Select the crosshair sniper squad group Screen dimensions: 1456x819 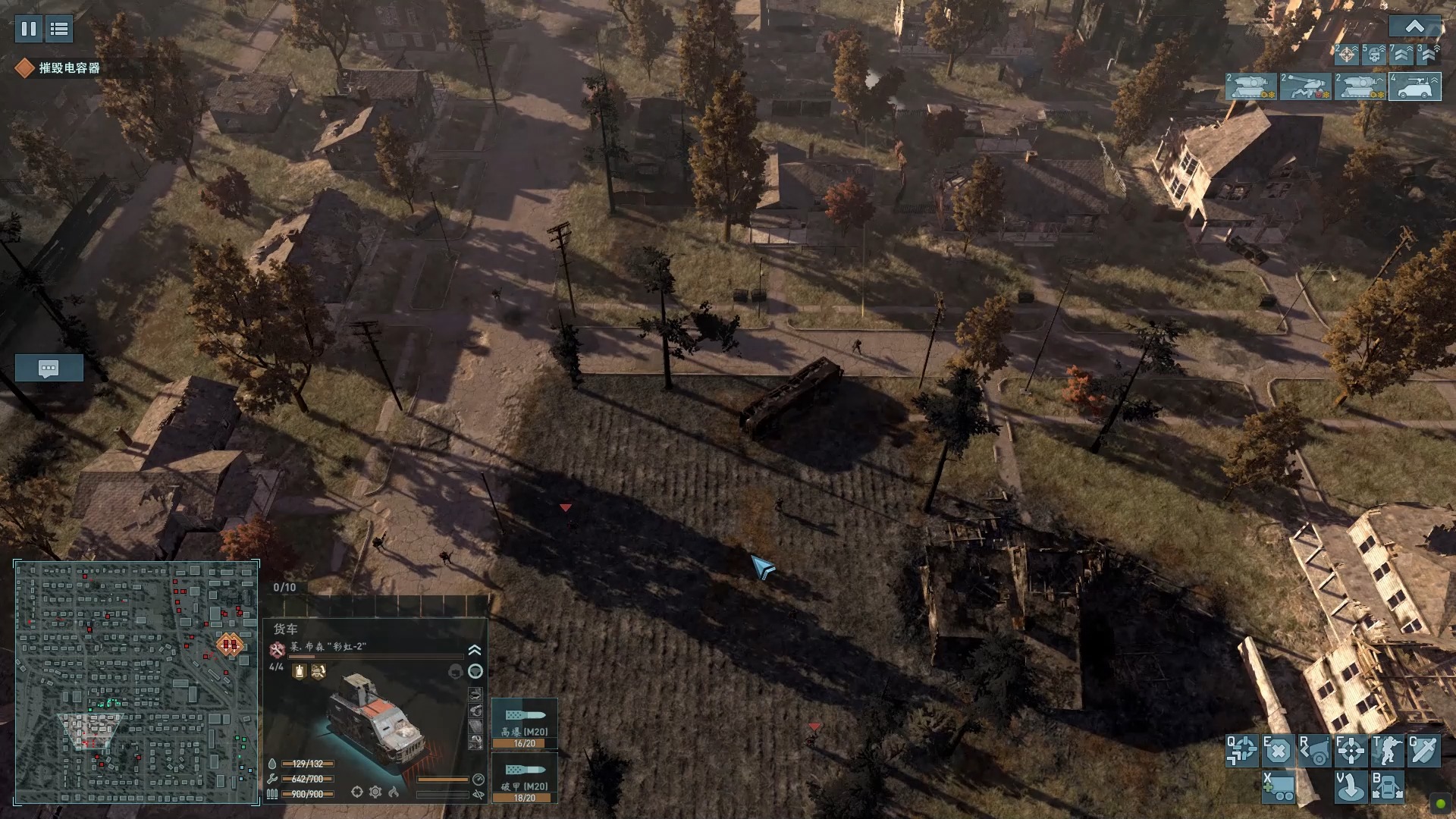tap(1347, 55)
